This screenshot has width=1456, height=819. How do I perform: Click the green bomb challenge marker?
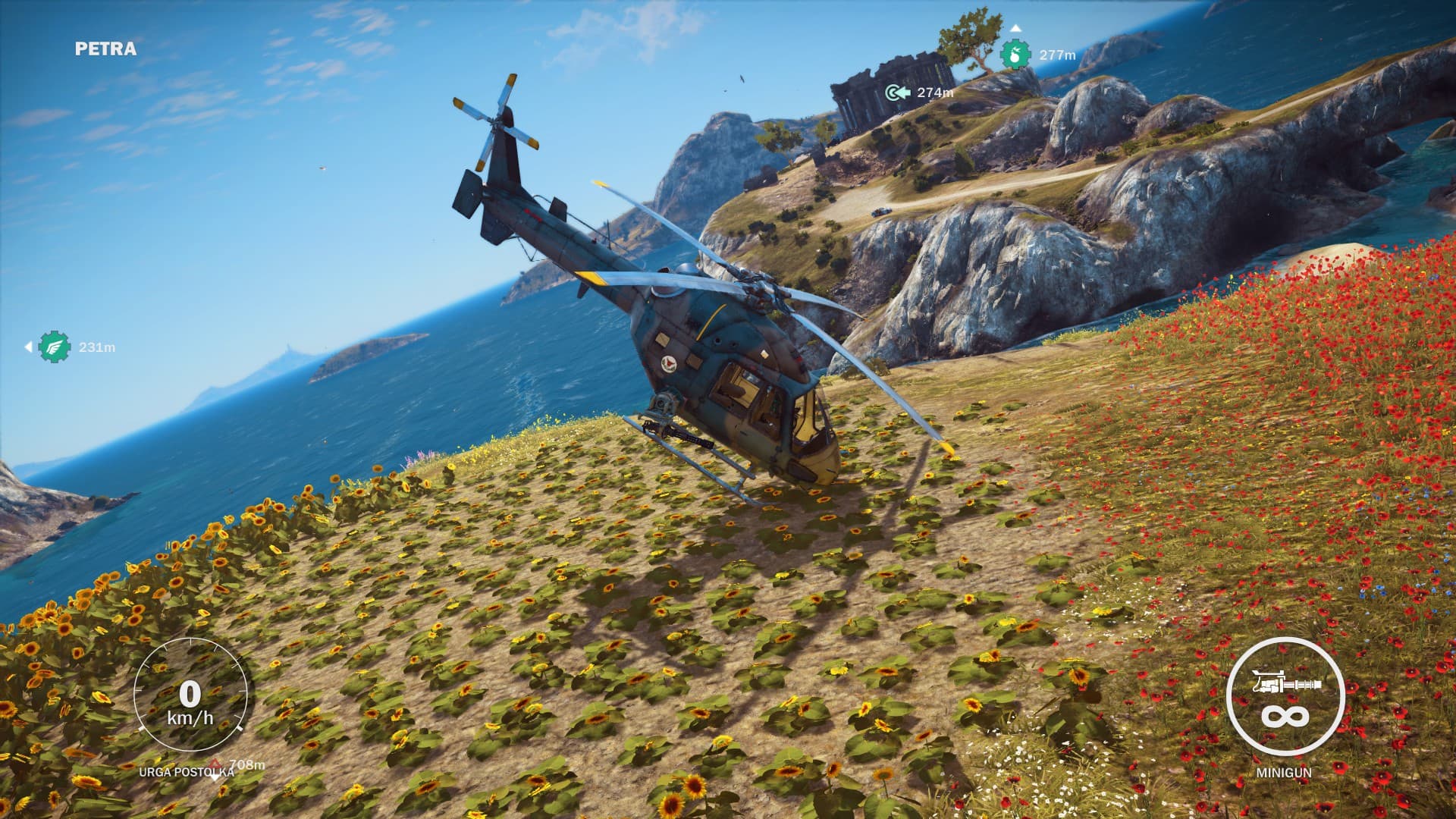(1015, 55)
